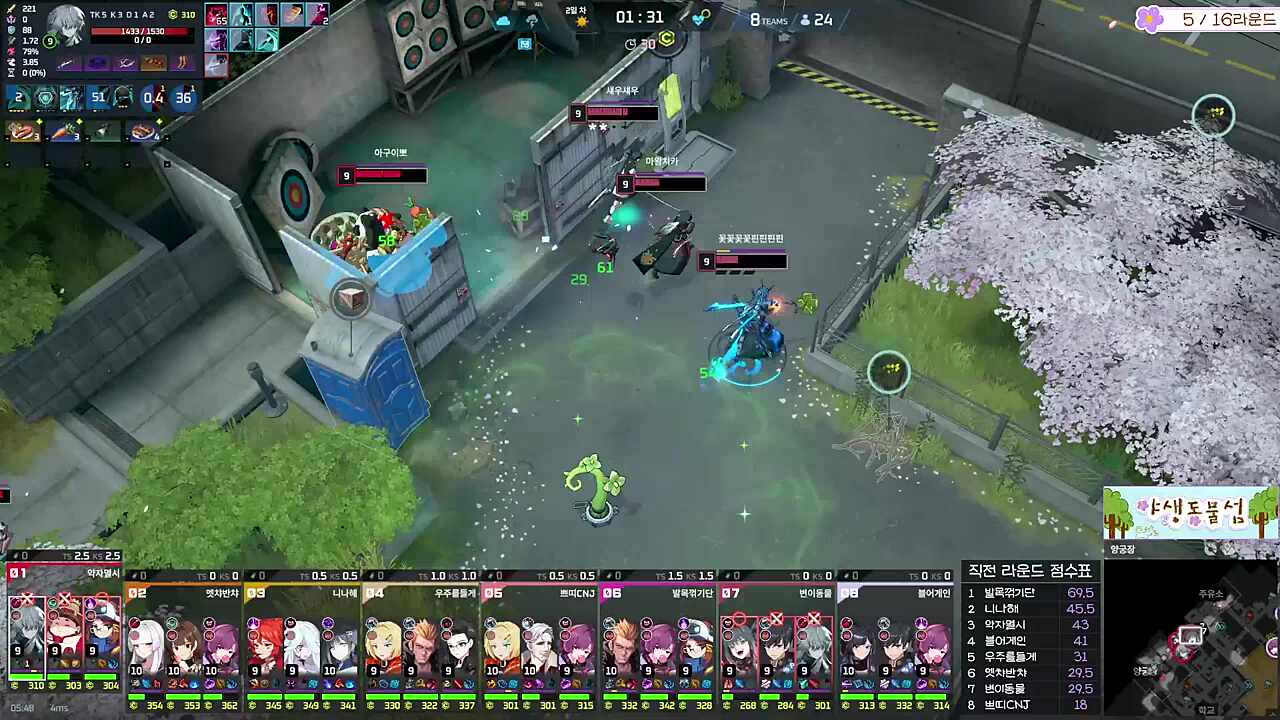Viewport: 1280px width, 720px height.
Task: Select the circular ability icon showing 0.4
Action: 153,98
